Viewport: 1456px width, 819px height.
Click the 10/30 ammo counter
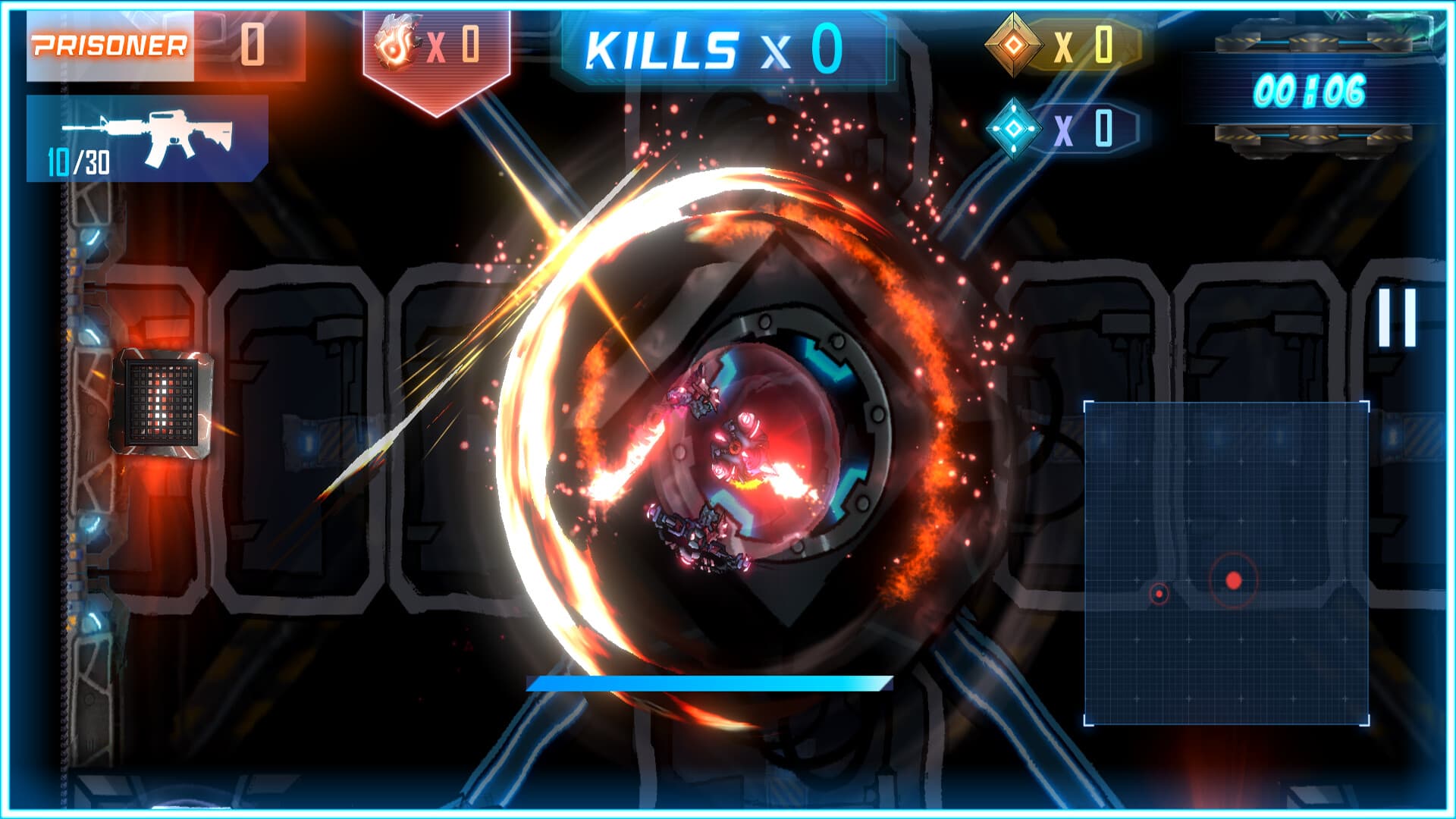tap(78, 162)
